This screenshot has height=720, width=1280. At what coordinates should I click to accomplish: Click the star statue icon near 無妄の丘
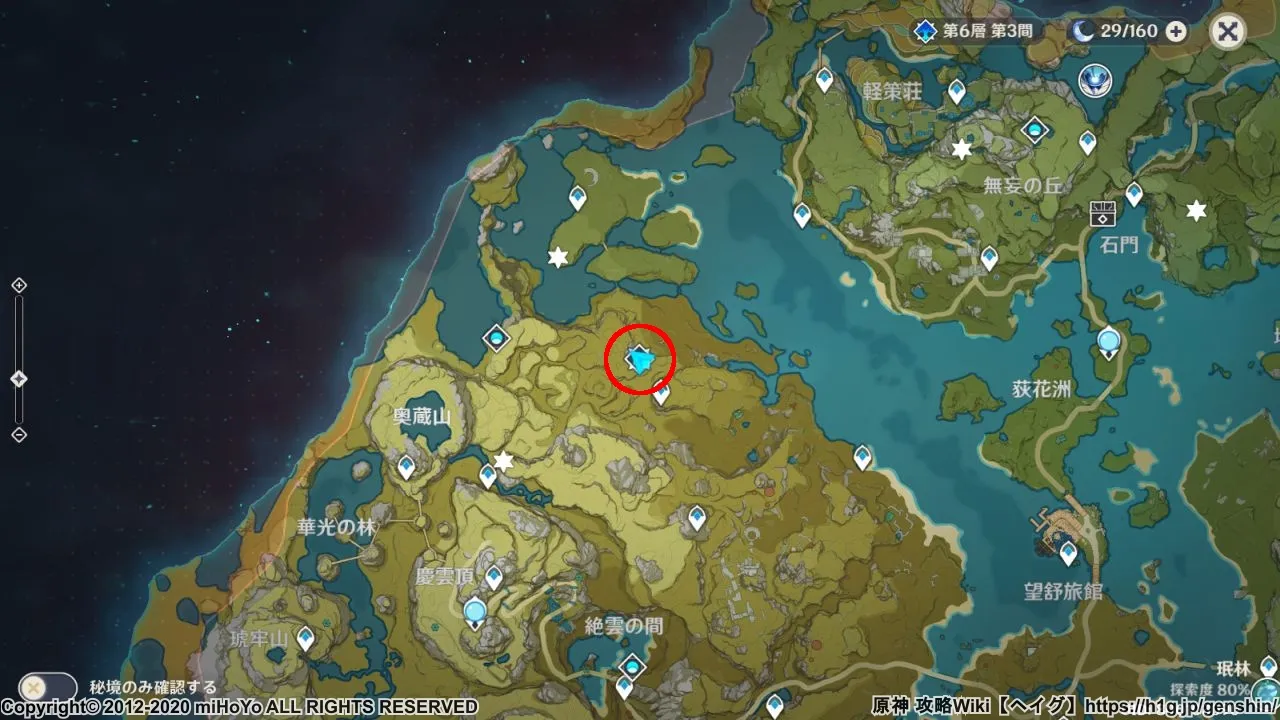959,148
